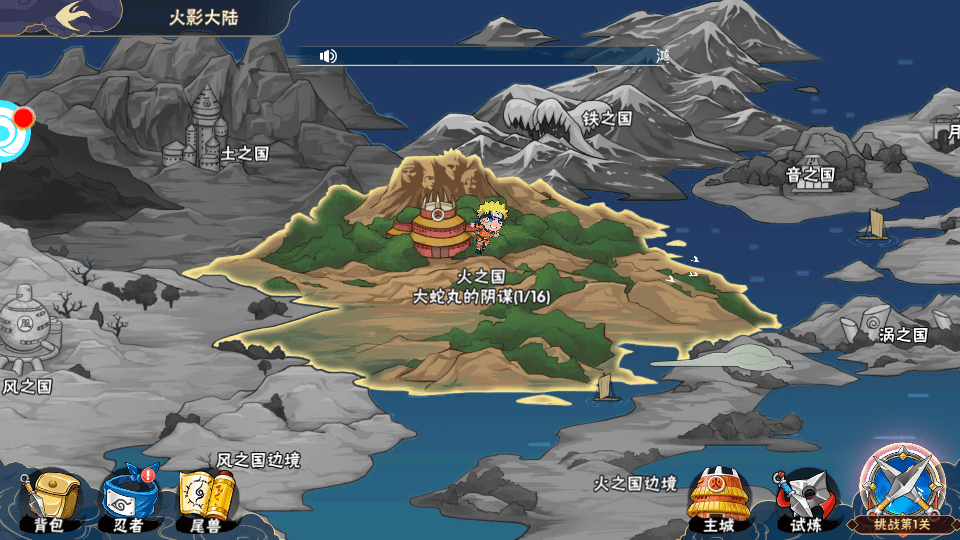Click the speaker icon on announcement bar
960x540 pixels.
(328, 56)
